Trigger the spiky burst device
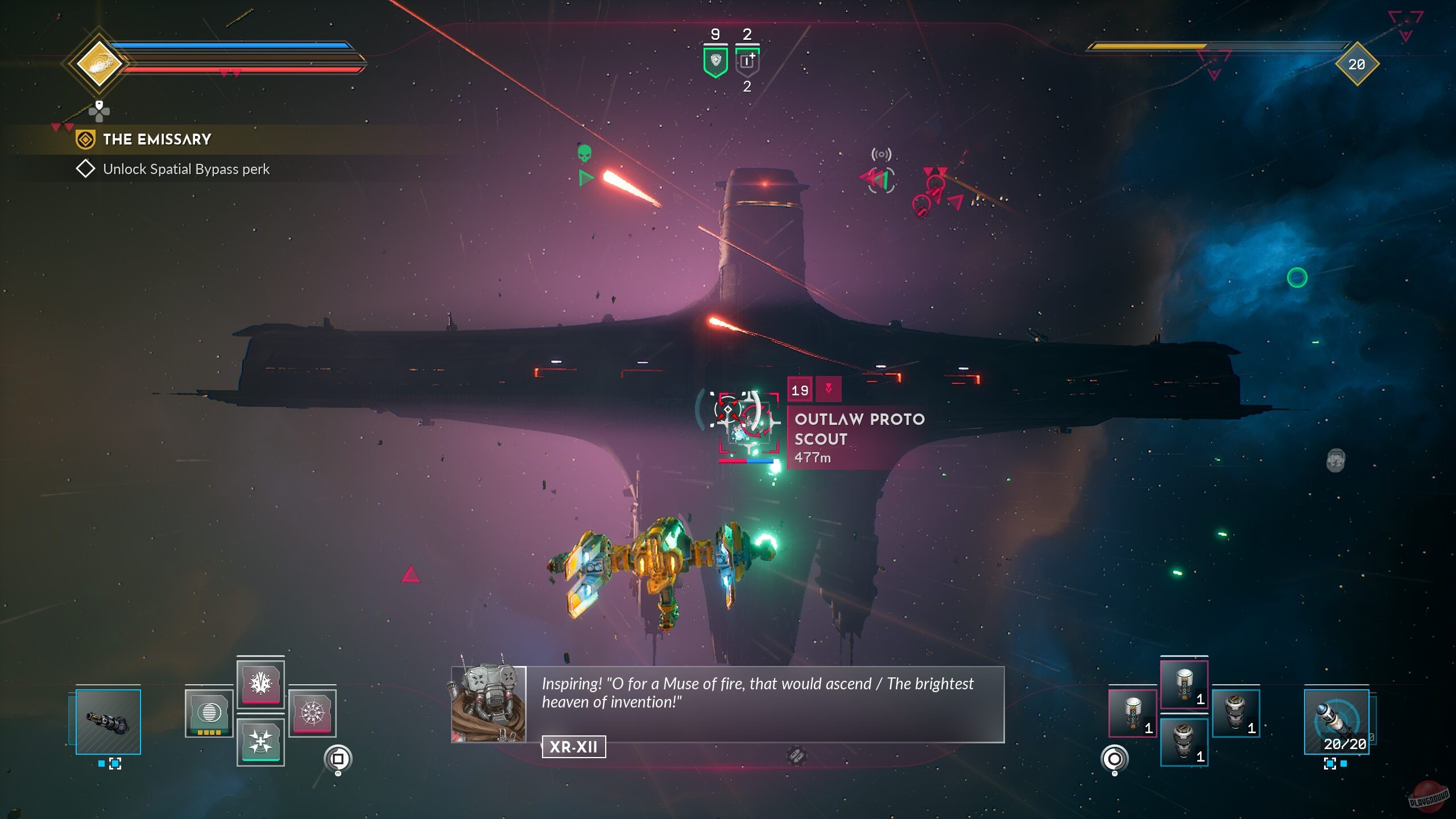The width and height of the screenshot is (1456, 819). [x=260, y=683]
